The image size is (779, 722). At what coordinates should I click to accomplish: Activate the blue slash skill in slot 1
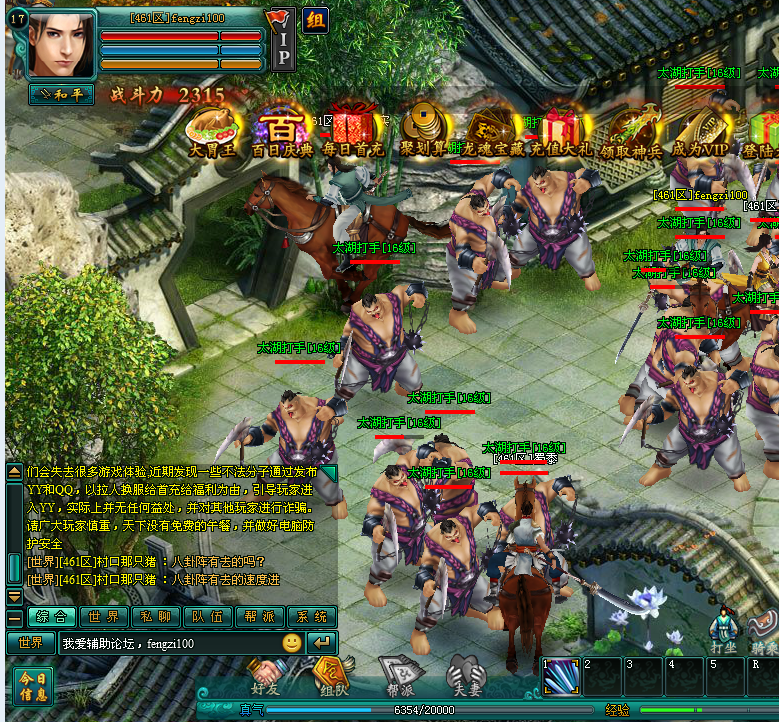pos(560,677)
